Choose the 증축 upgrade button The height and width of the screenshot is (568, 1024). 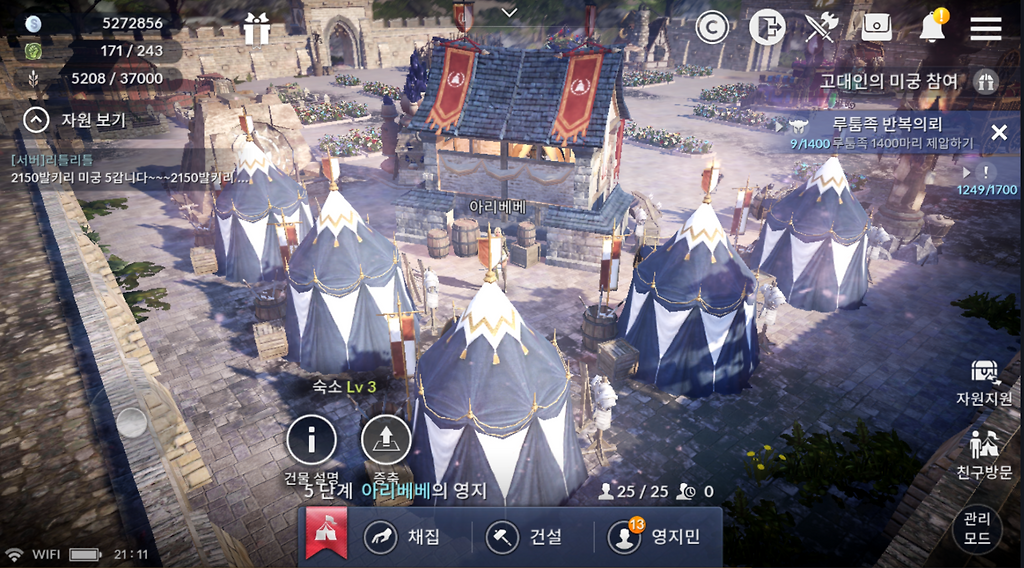click(x=386, y=440)
